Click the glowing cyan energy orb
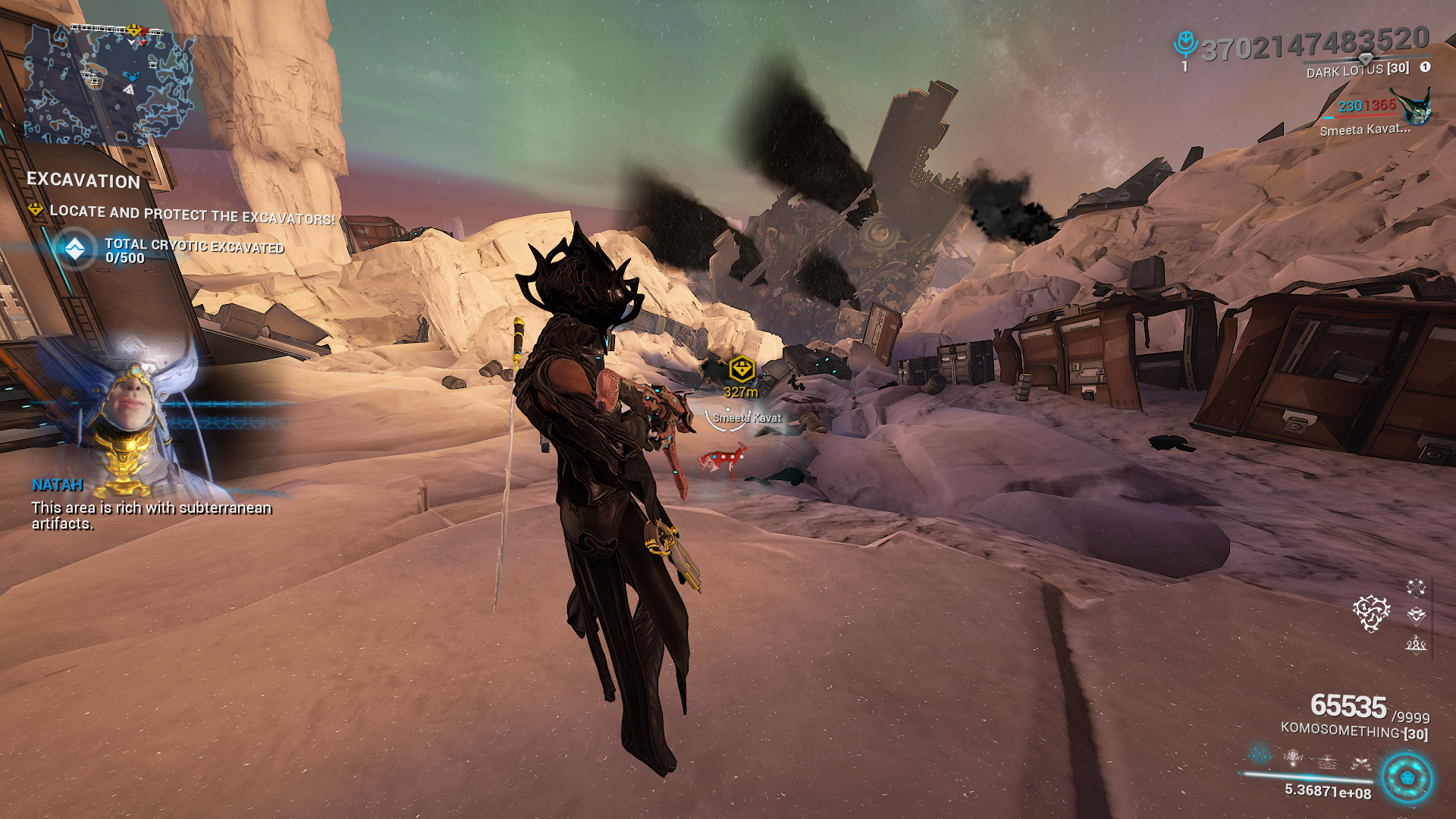 click(x=1407, y=778)
